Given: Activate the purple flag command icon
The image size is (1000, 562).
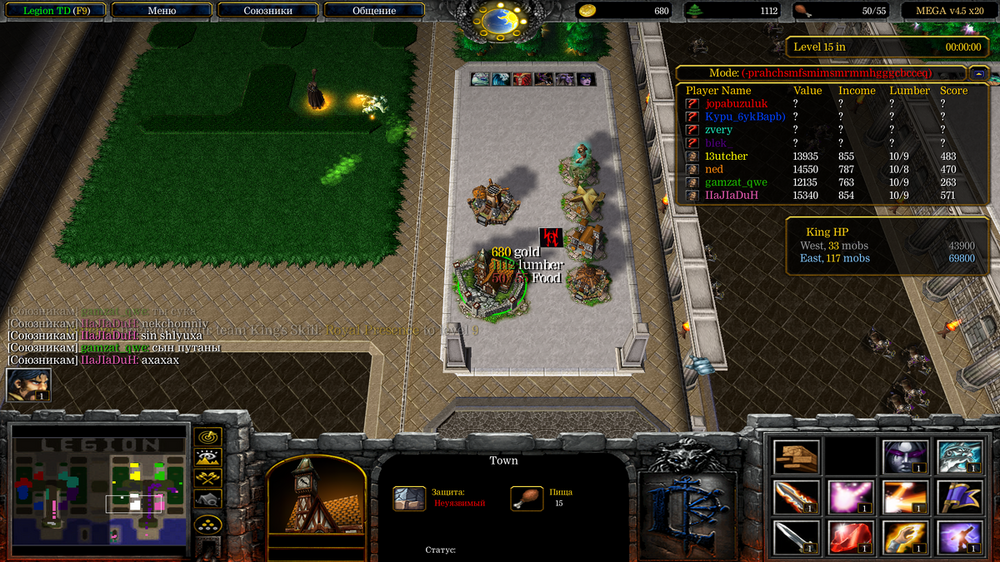Looking at the screenshot, I should (x=959, y=497).
